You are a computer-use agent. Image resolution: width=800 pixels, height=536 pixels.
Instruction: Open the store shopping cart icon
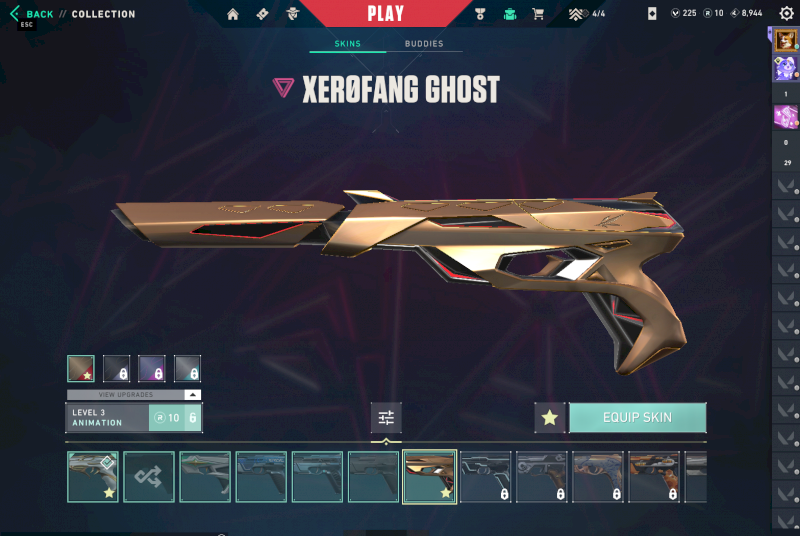538,14
